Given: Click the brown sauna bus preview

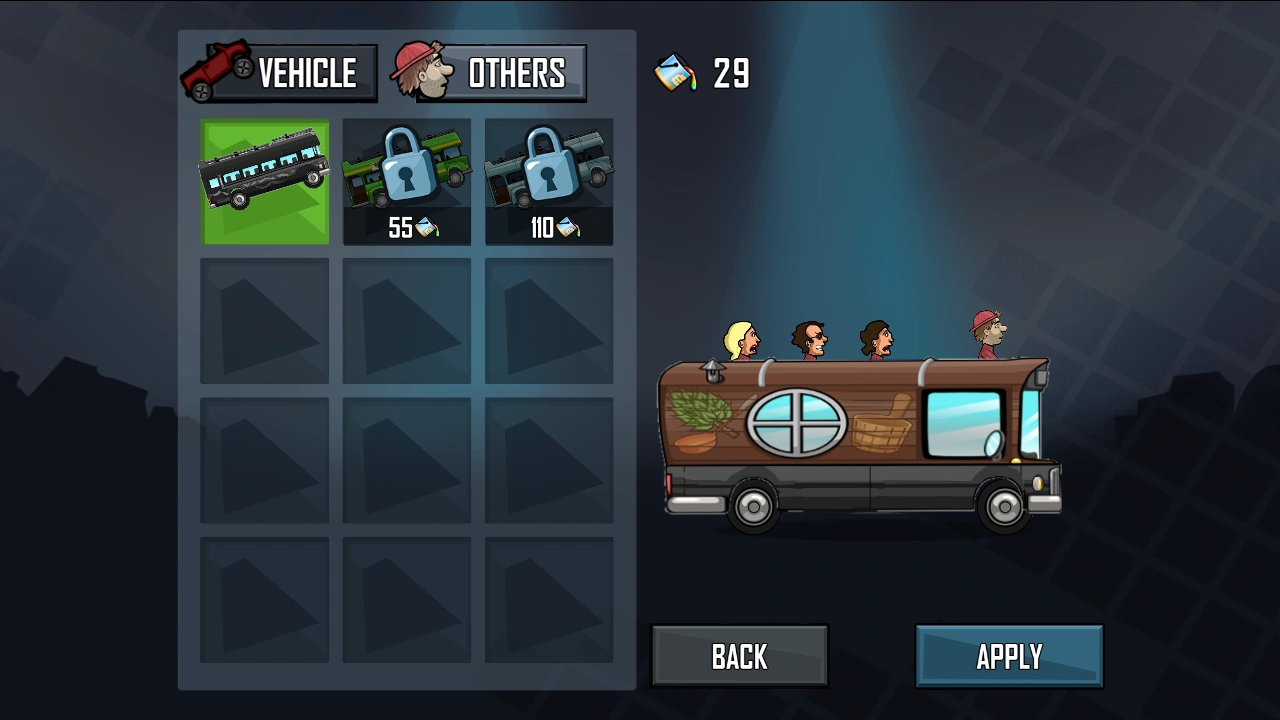Looking at the screenshot, I should [860, 440].
